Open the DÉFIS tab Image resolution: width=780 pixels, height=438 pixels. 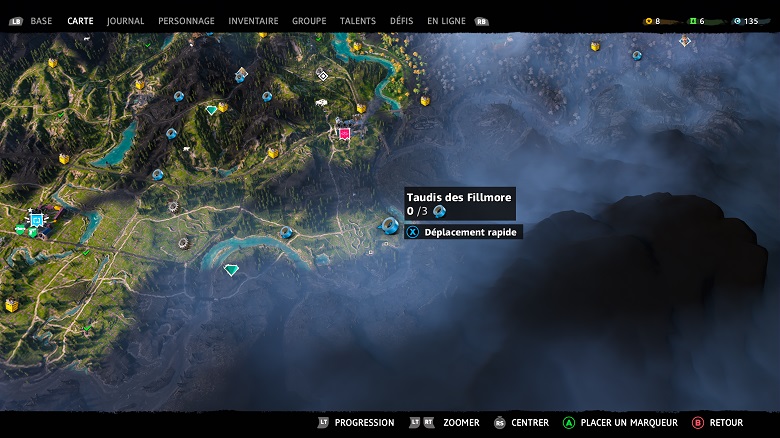point(402,21)
